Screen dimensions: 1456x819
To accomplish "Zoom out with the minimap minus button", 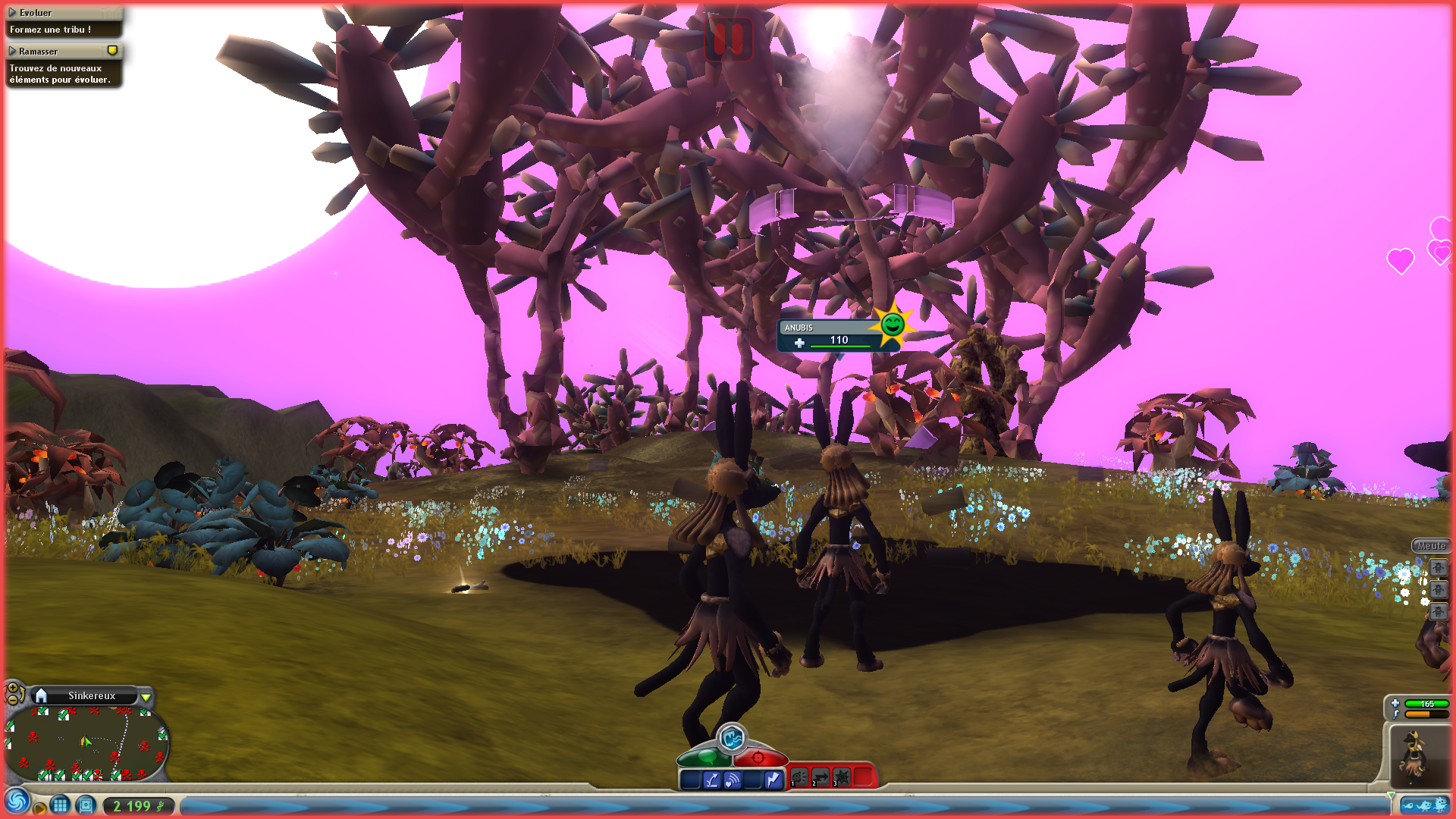I will point(12,699).
